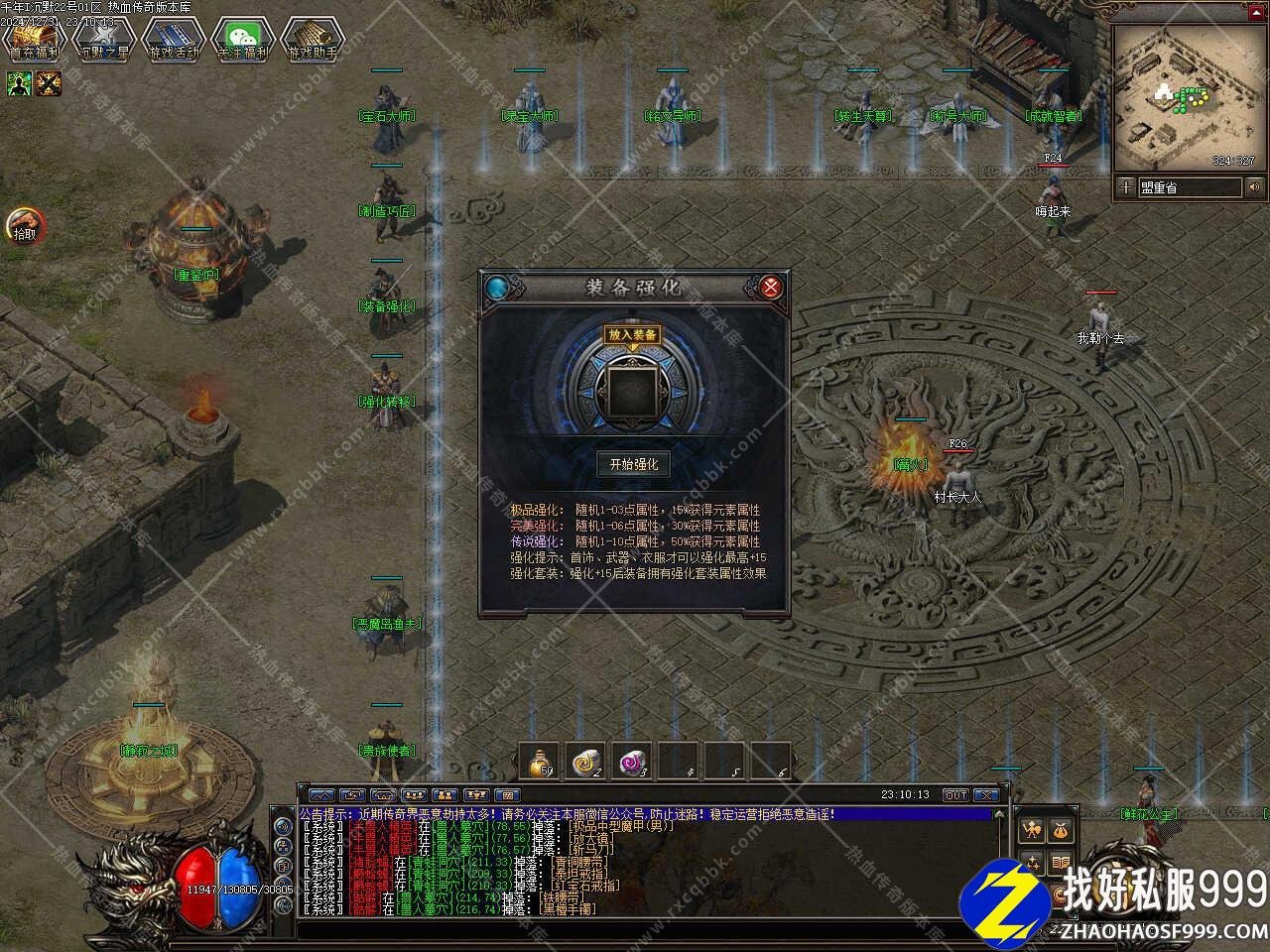Click the OUT button on chat bar
1270x952 pixels.
pyautogui.click(x=954, y=795)
